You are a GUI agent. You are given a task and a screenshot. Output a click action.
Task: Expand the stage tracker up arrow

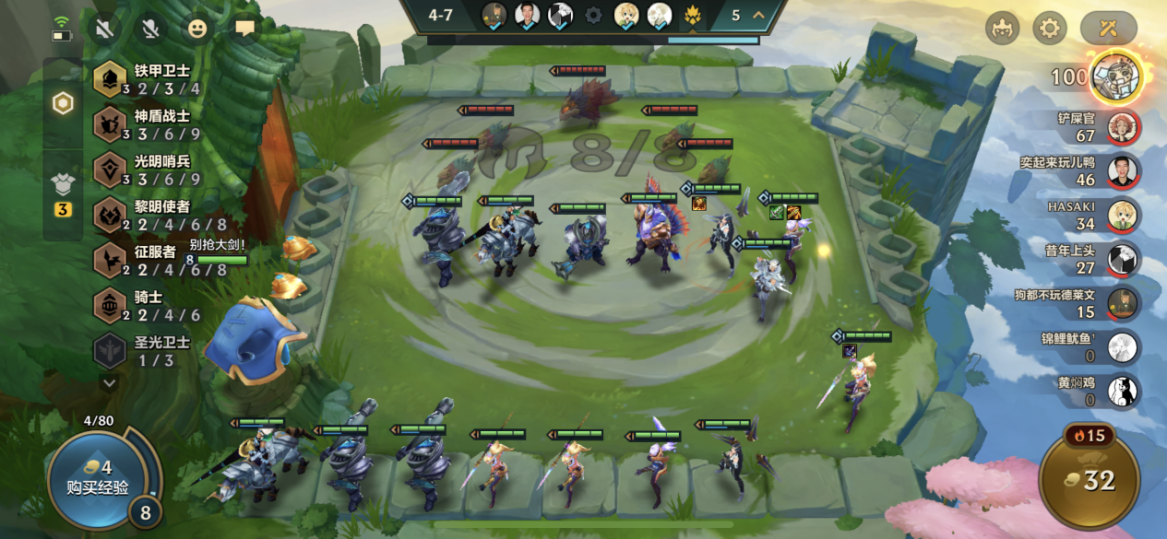[758, 15]
